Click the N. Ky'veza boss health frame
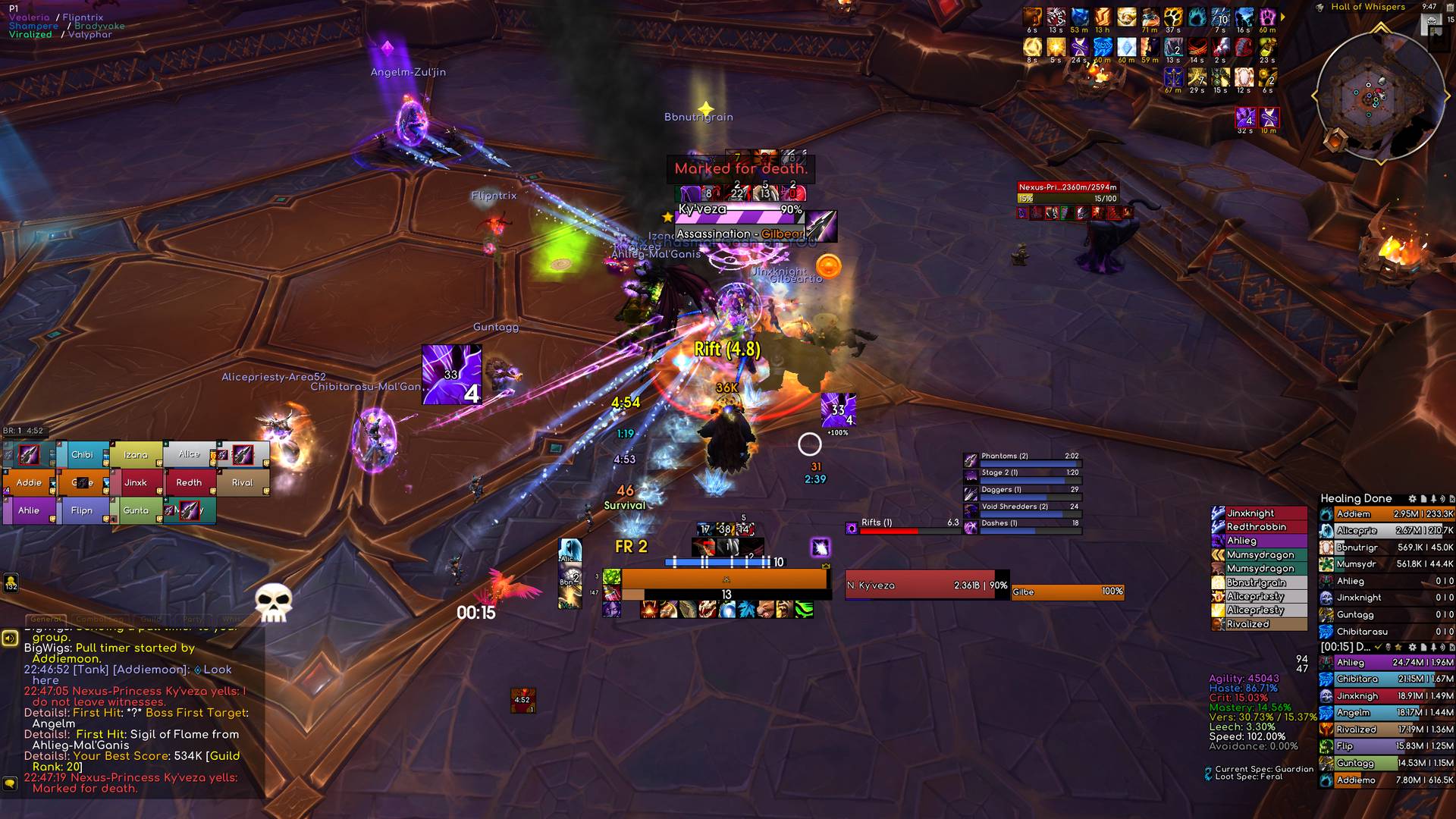 (x=927, y=585)
